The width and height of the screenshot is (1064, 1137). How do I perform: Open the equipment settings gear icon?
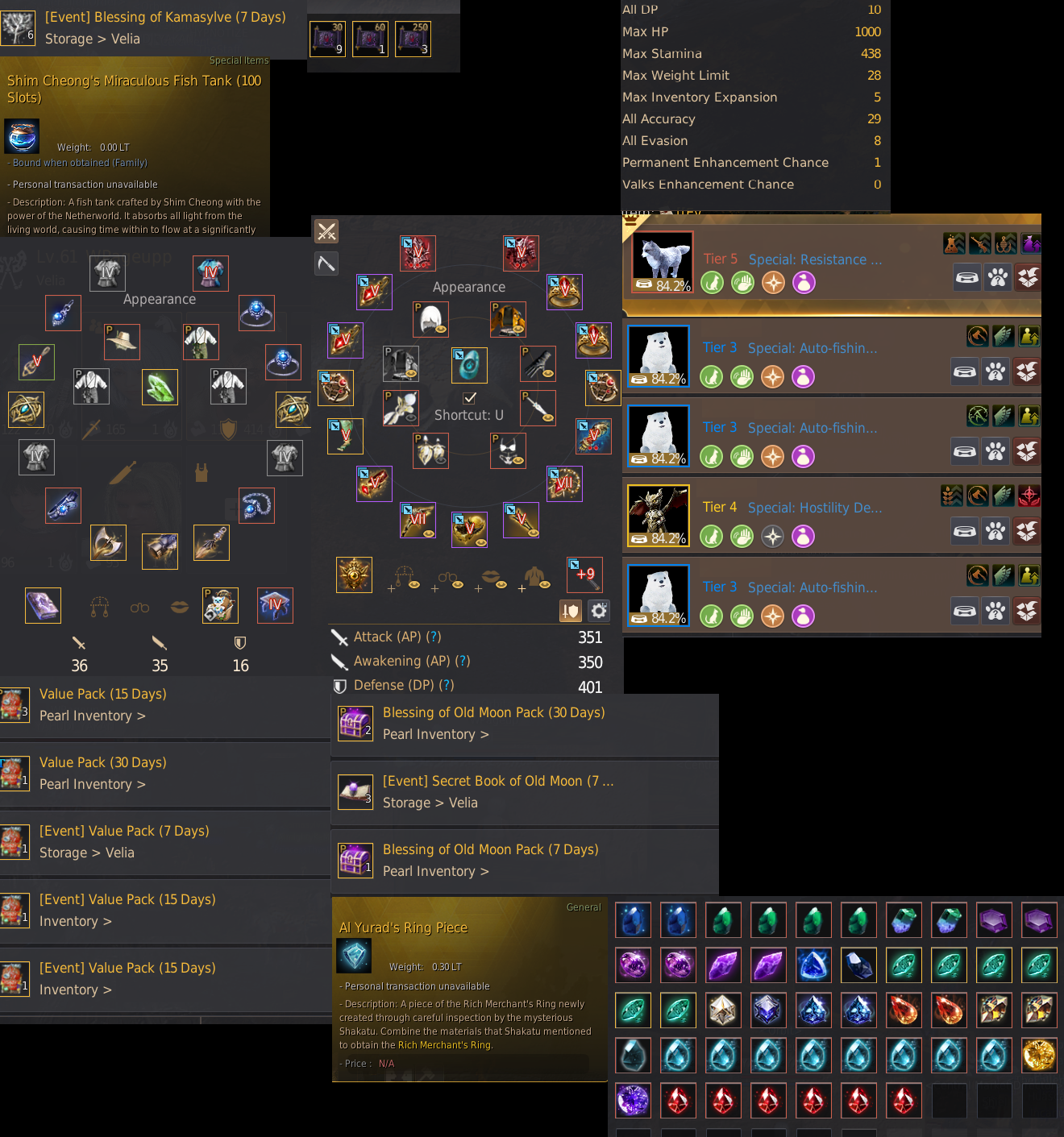coord(598,611)
